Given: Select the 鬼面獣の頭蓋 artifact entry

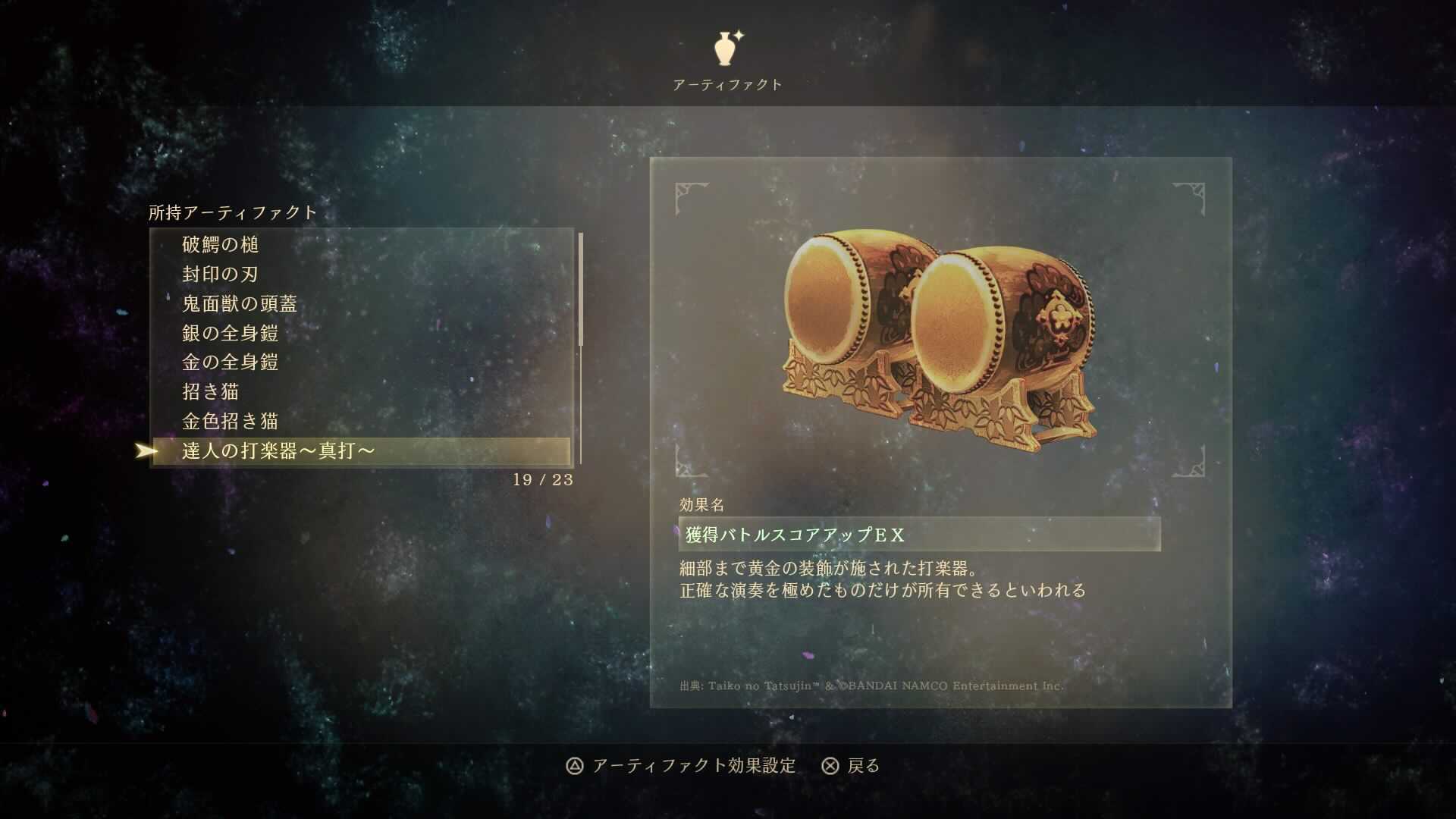Looking at the screenshot, I should point(239,303).
